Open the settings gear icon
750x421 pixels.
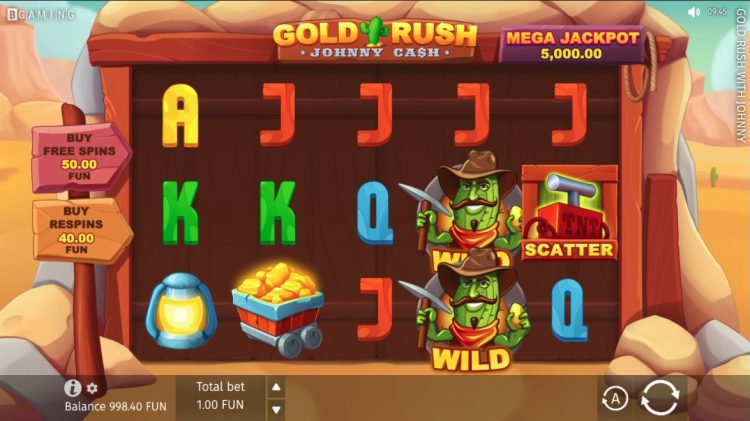pos(92,388)
